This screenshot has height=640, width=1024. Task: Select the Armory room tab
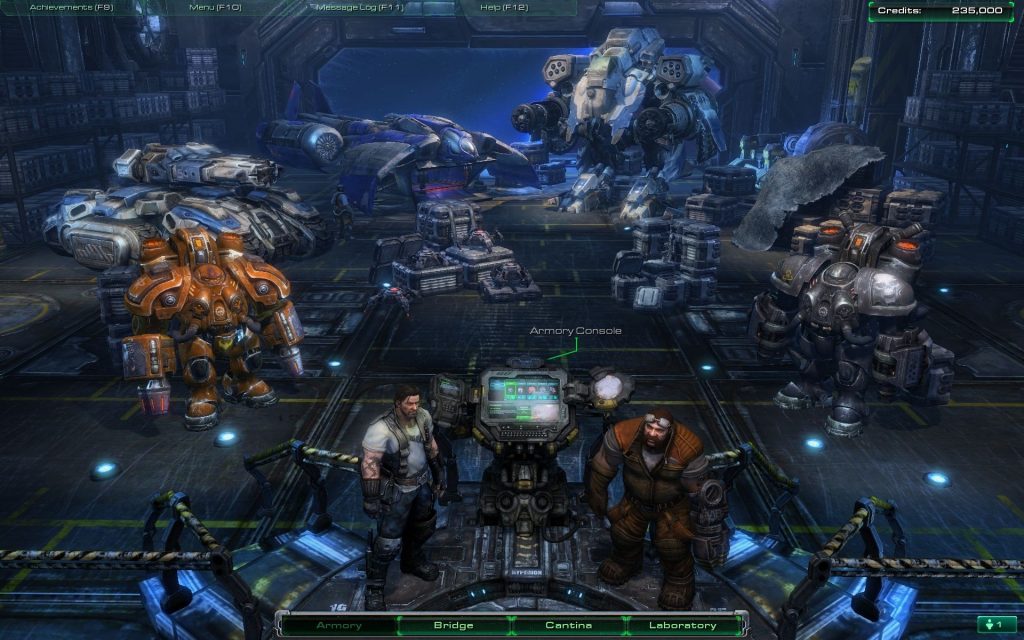coord(339,625)
